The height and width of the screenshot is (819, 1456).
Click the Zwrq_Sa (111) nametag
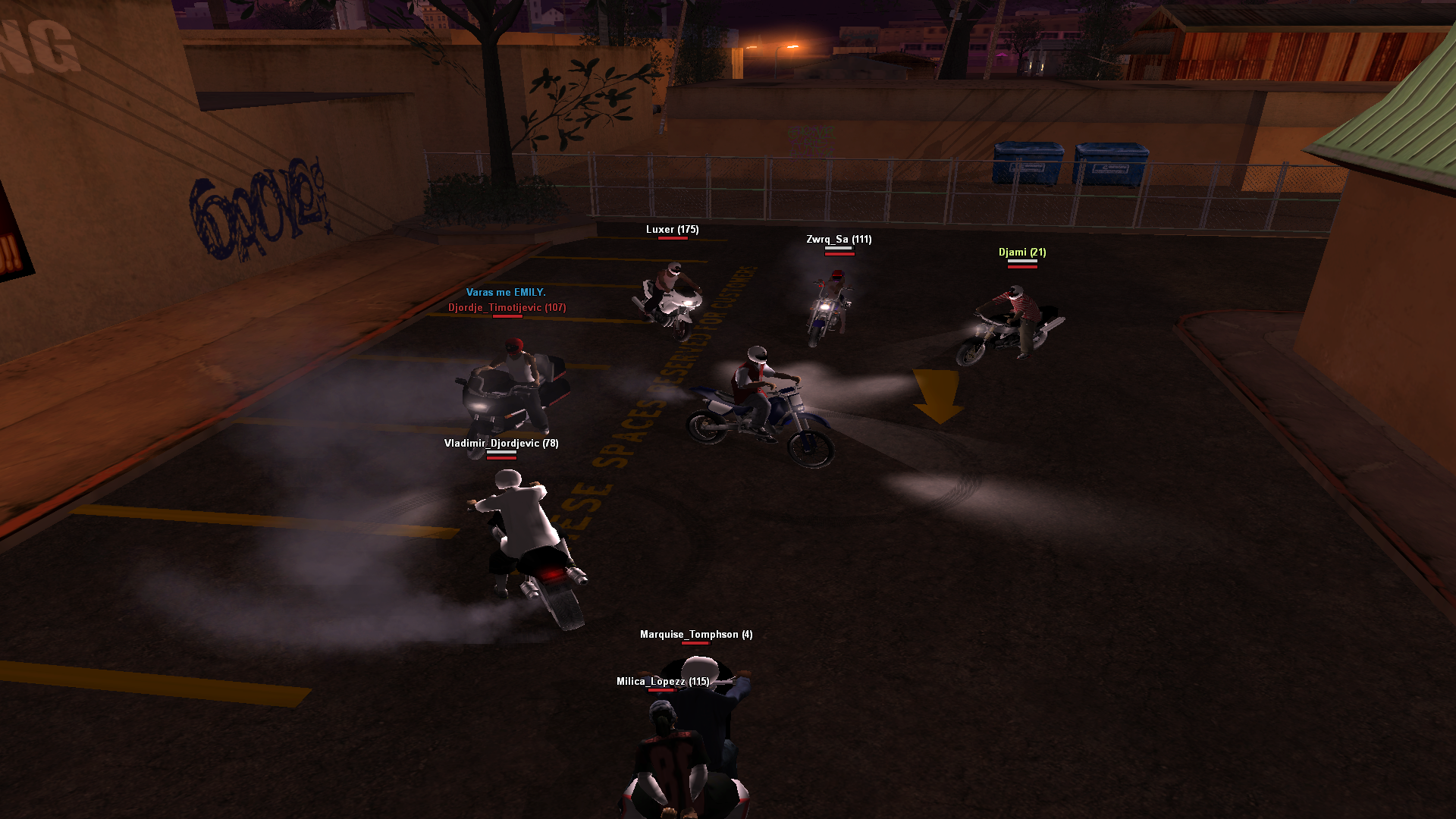click(838, 239)
